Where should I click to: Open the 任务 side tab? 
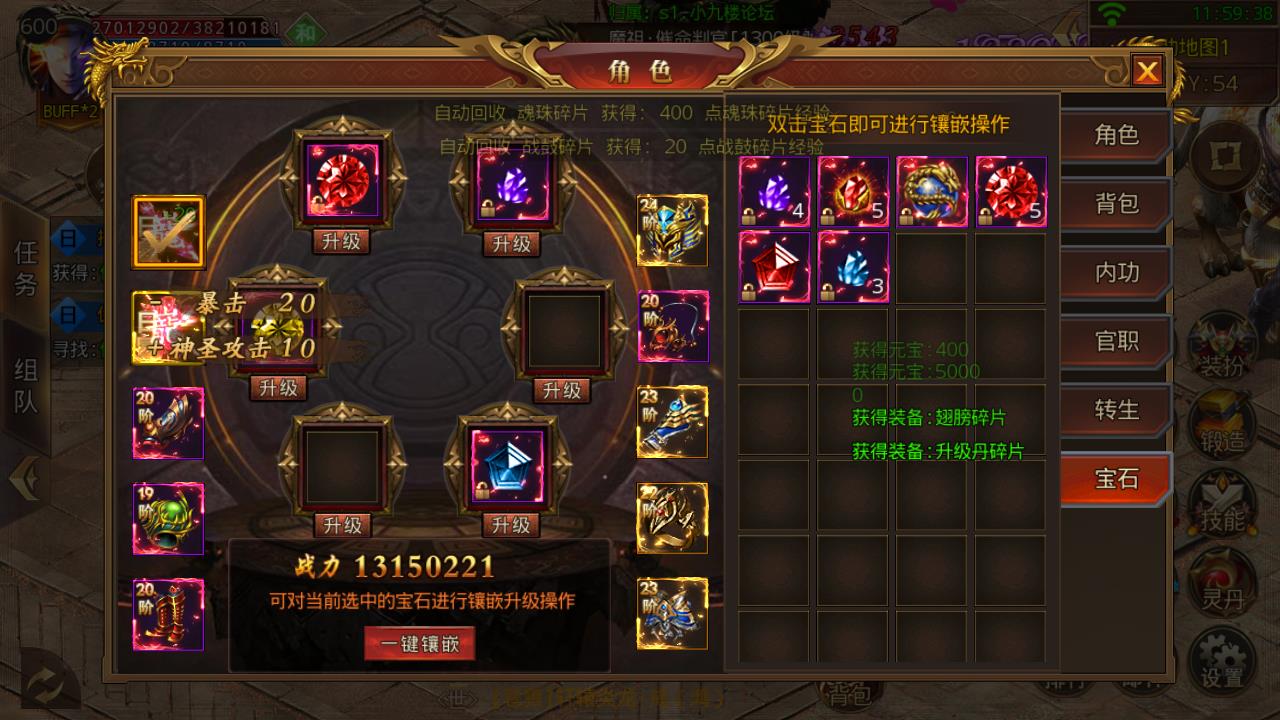pos(26,268)
